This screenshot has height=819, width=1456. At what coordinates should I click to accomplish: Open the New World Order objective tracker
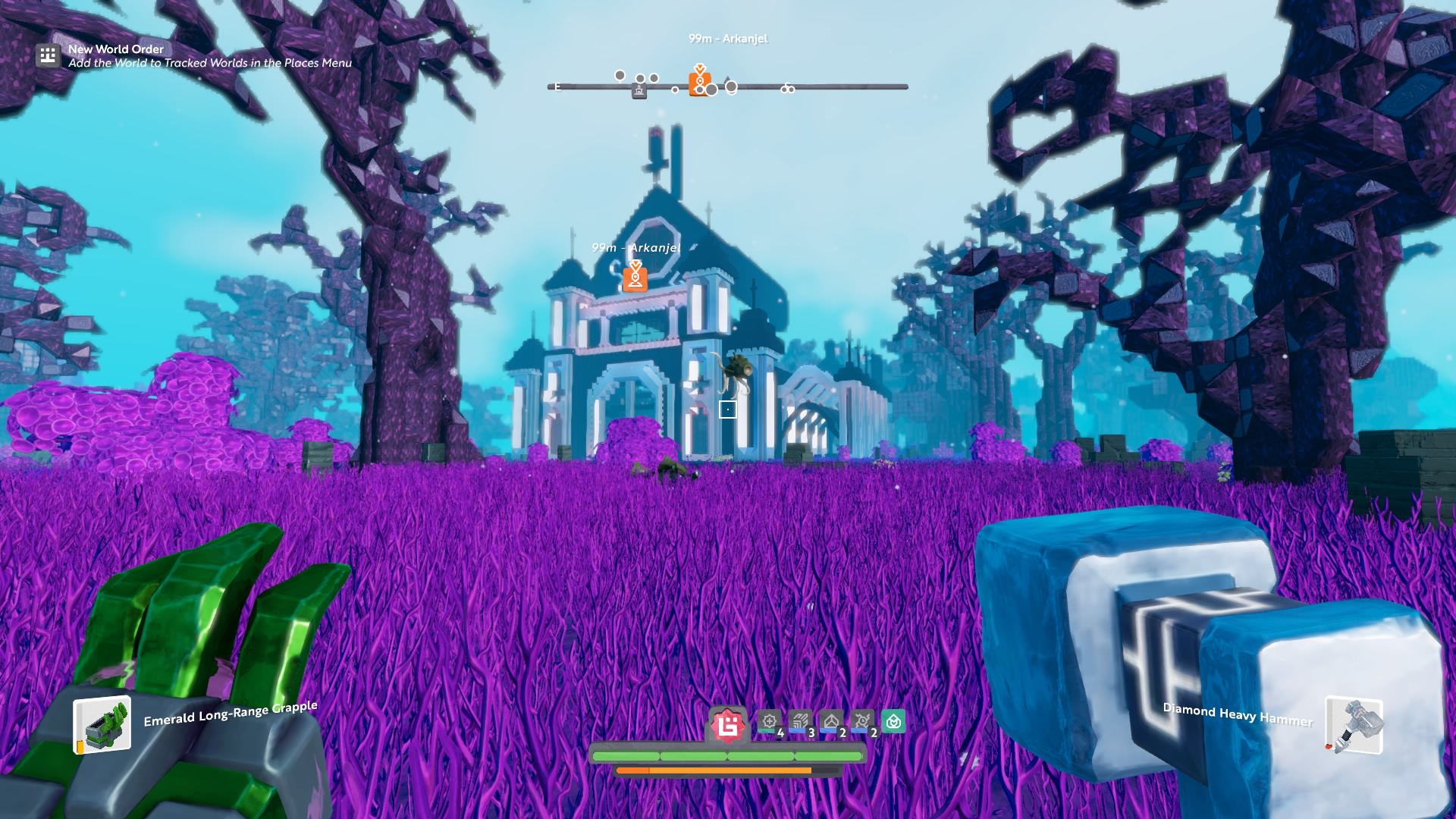point(116,49)
